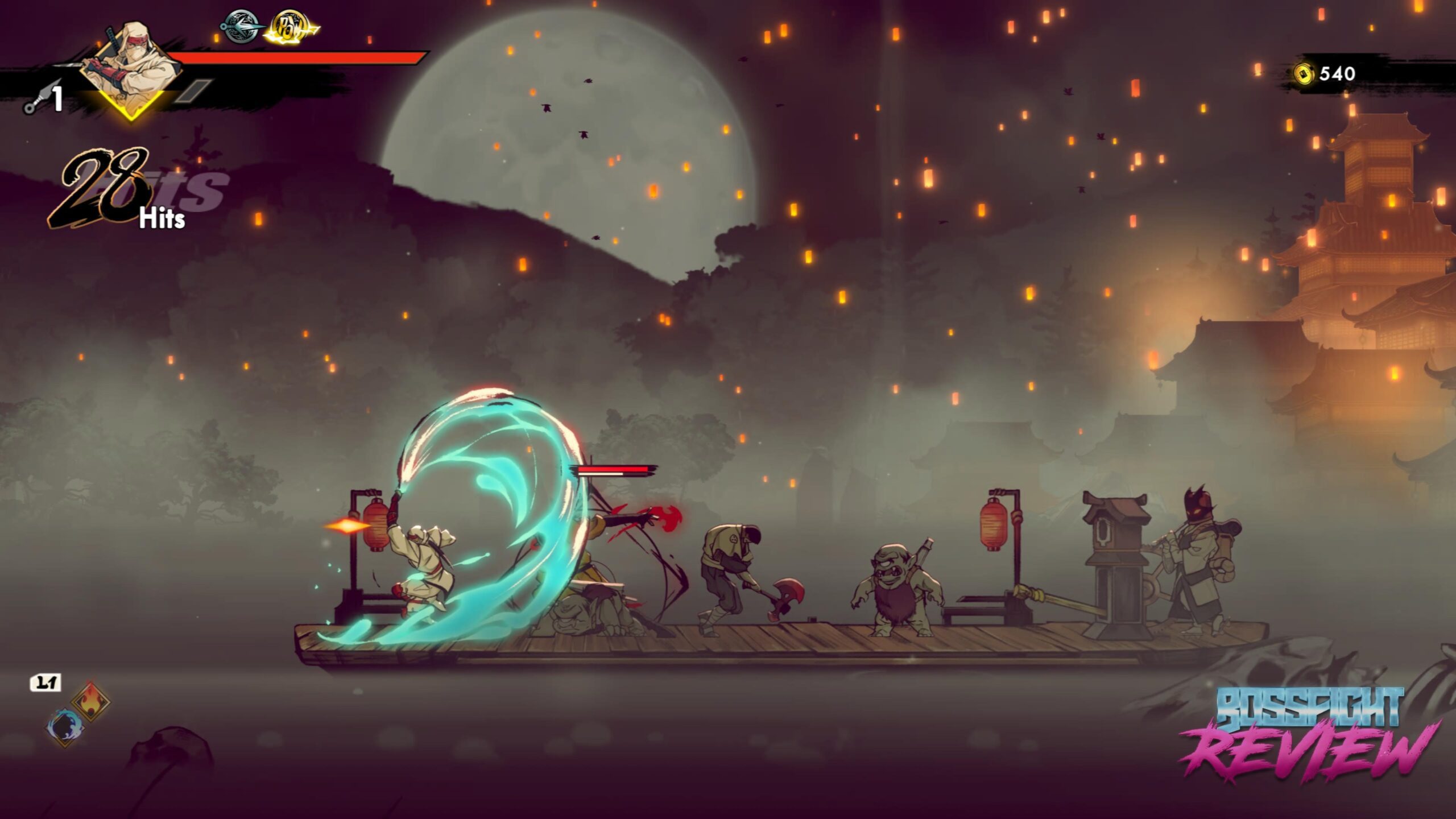
Task: Activate the fire Ninpo ability
Action: coord(91,701)
